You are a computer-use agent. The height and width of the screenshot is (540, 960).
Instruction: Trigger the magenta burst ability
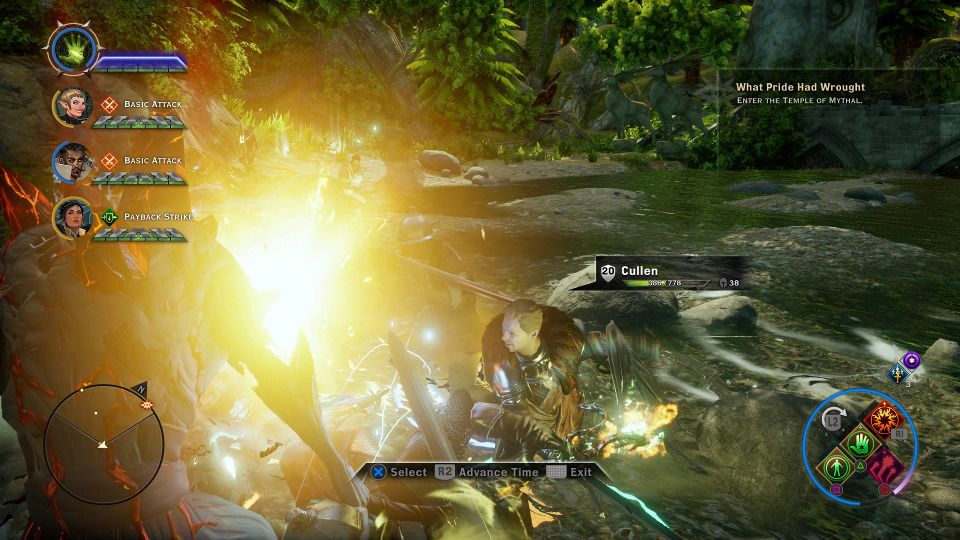click(x=884, y=466)
